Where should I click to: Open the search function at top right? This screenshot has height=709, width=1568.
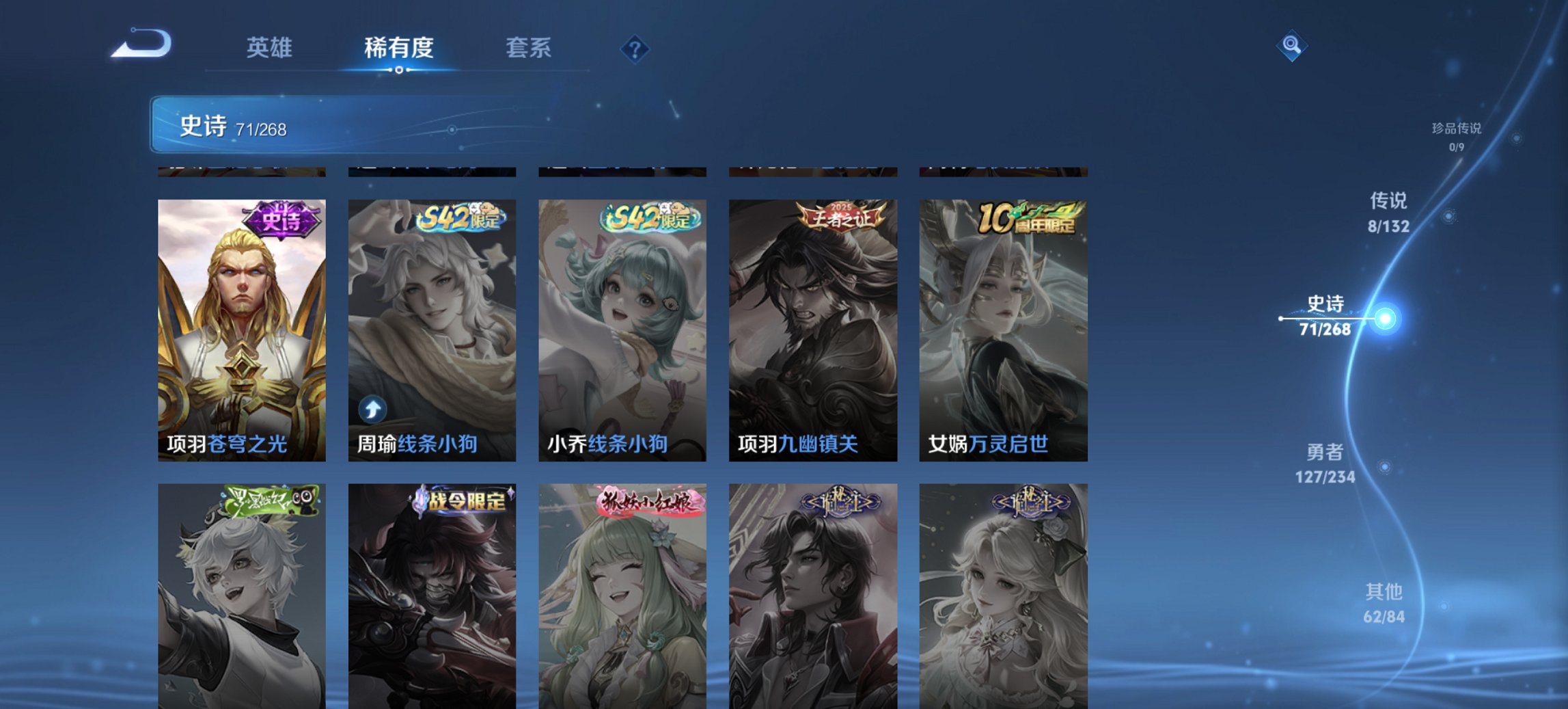tap(1291, 46)
